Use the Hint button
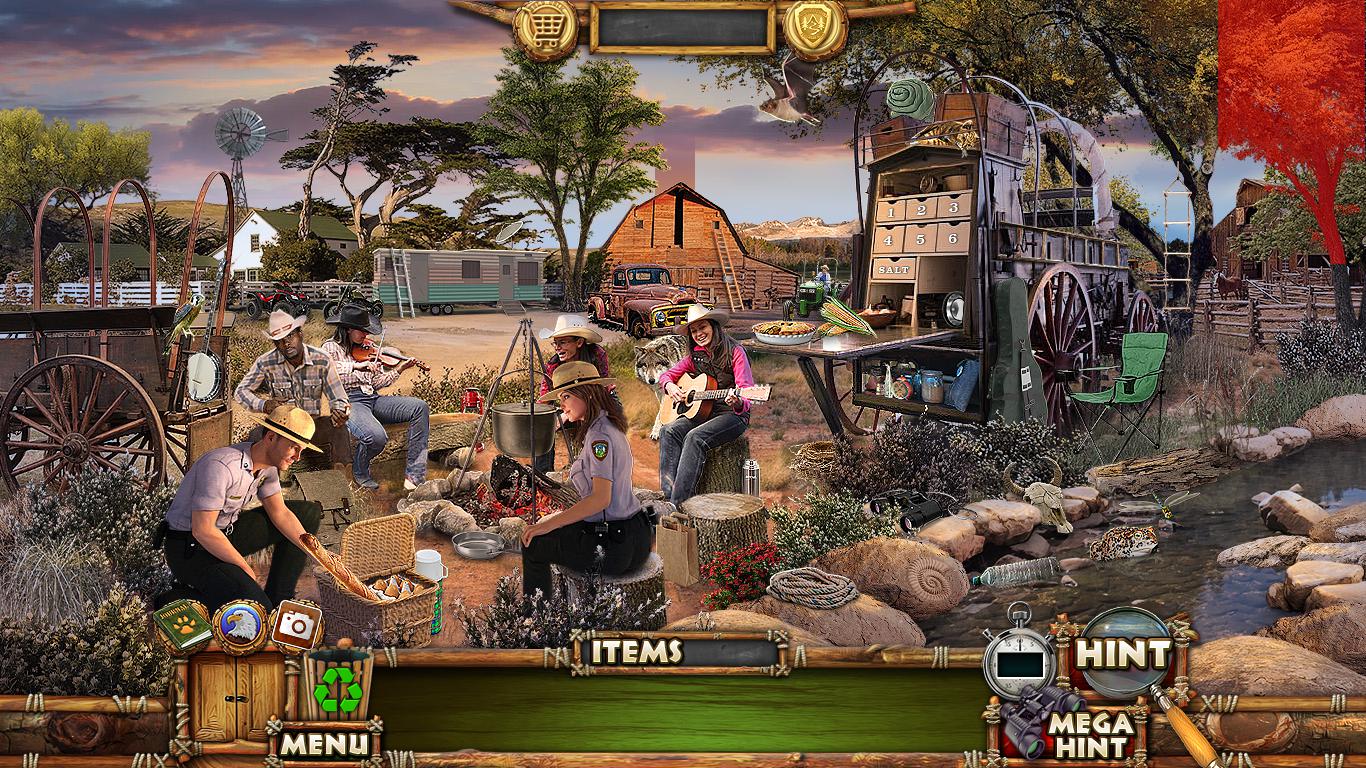The width and height of the screenshot is (1366, 768). click(1123, 655)
